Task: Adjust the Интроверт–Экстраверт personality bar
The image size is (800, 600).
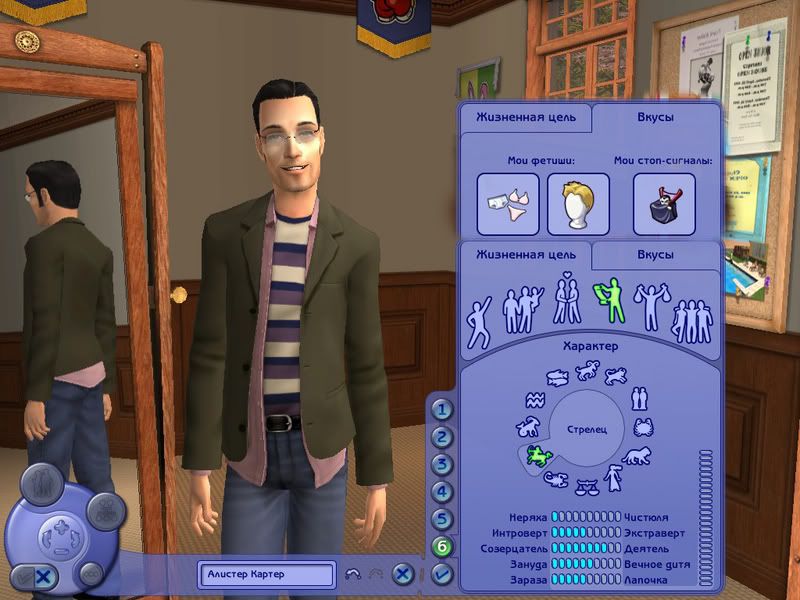Action: (586, 533)
